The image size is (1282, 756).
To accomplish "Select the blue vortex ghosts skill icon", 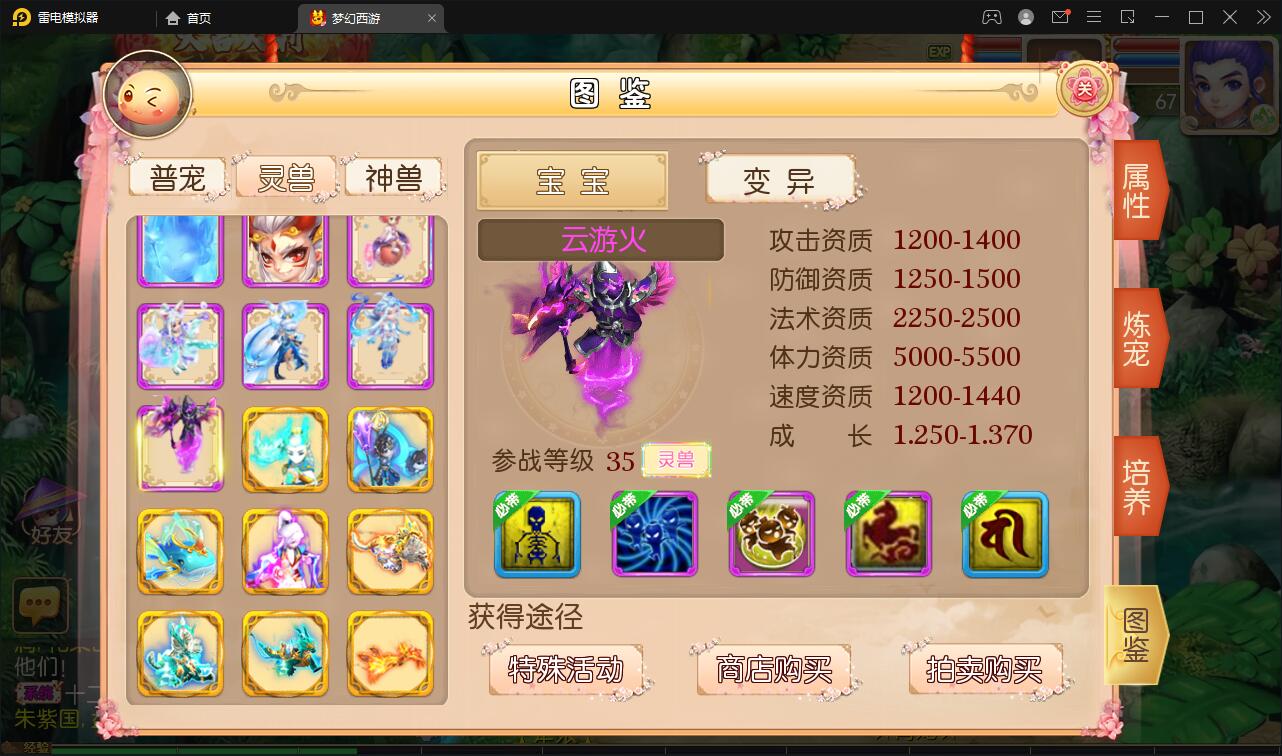I will [x=653, y=535].
